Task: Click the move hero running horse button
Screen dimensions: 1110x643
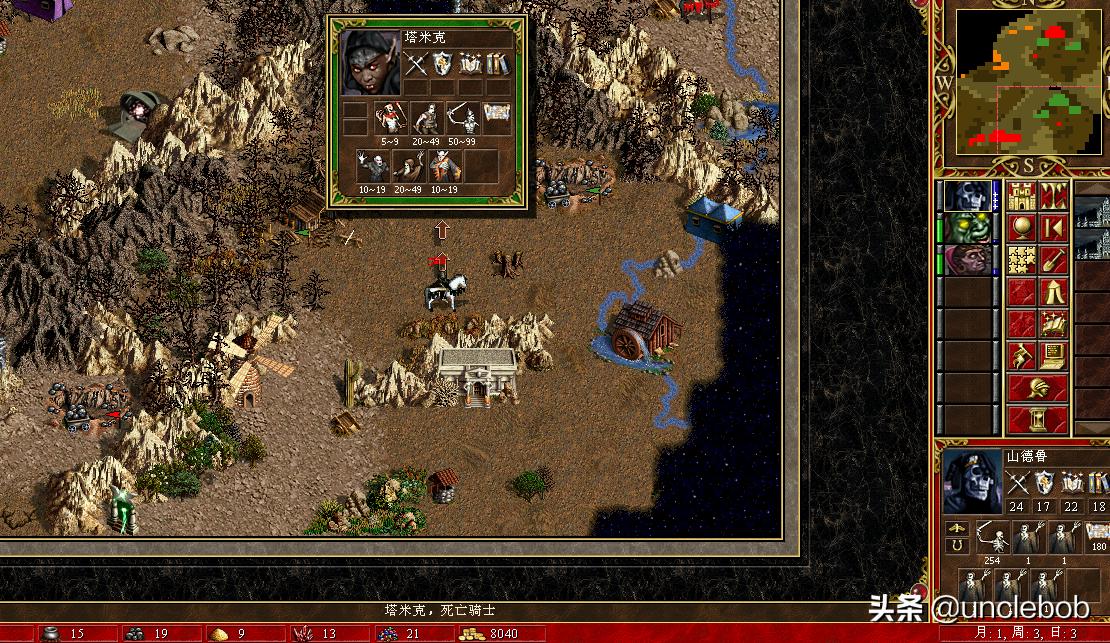Action: 1022,356
